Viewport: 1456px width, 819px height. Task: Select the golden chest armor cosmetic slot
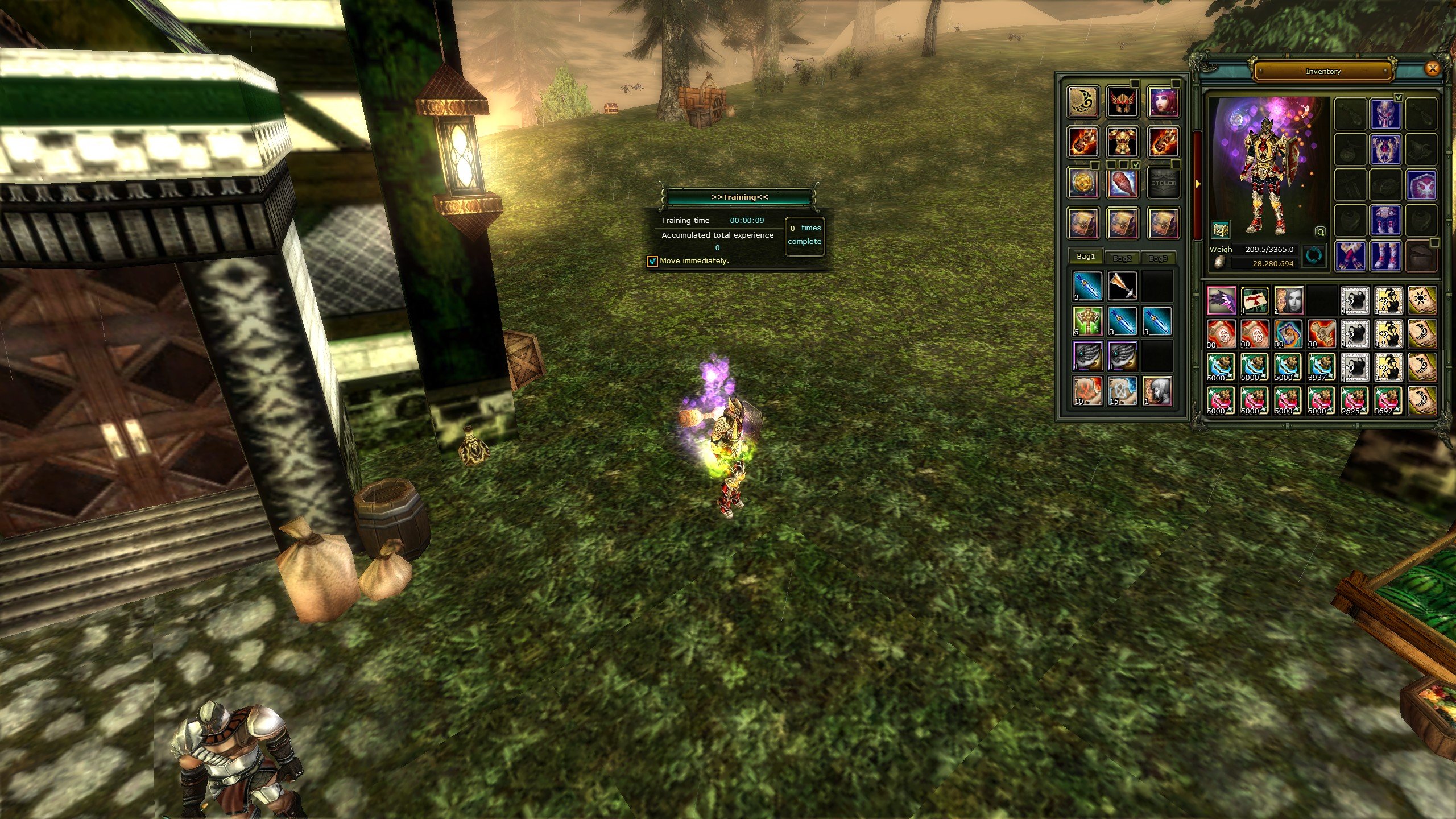coord(1122,142)
